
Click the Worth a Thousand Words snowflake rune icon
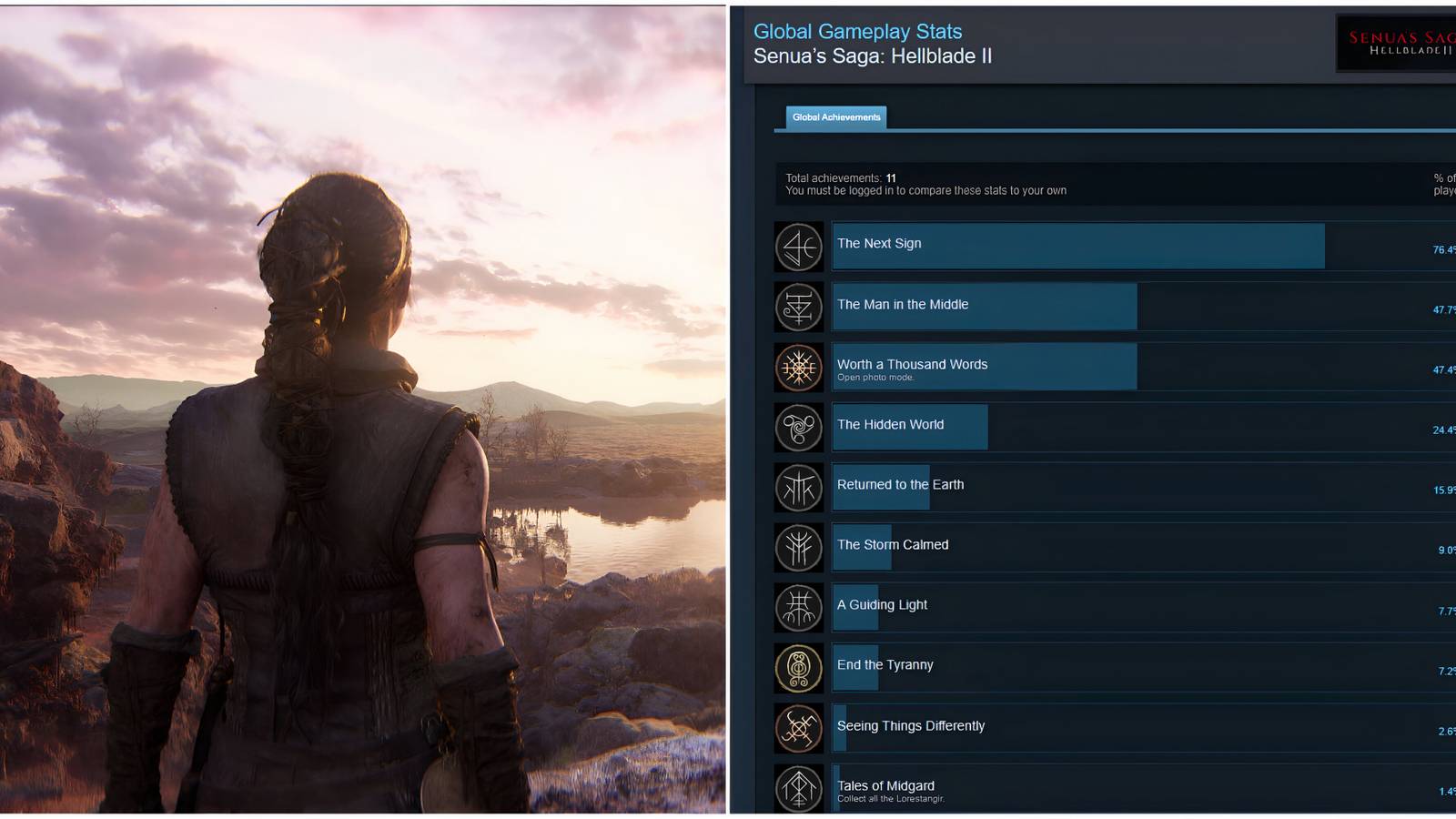(x=798, y=367)
